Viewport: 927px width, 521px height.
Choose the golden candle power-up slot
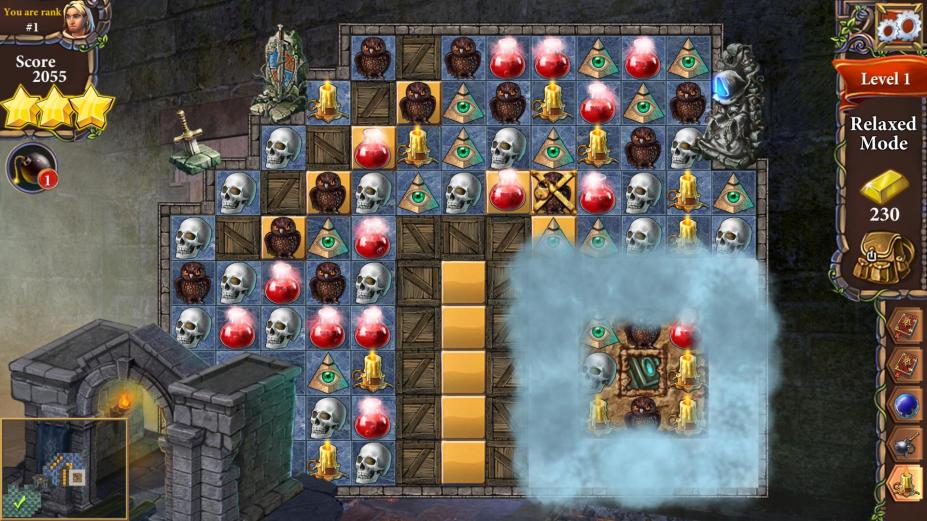point(905,487)
